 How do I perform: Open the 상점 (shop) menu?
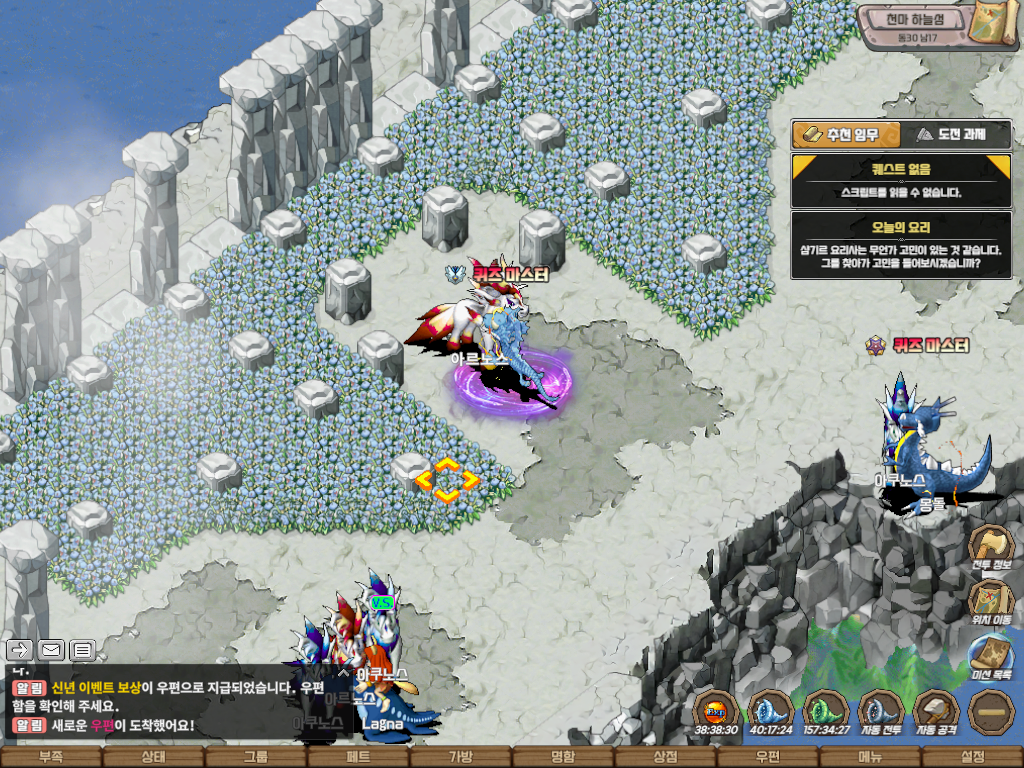click(665, 757)
